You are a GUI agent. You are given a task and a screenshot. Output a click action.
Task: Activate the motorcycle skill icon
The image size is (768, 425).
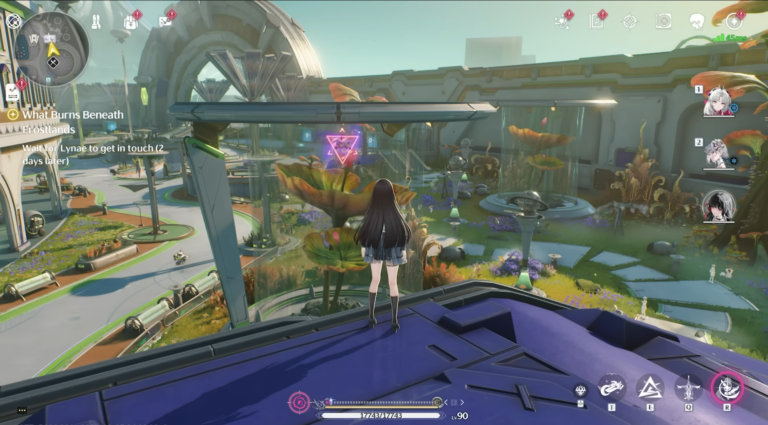(612, 387)
